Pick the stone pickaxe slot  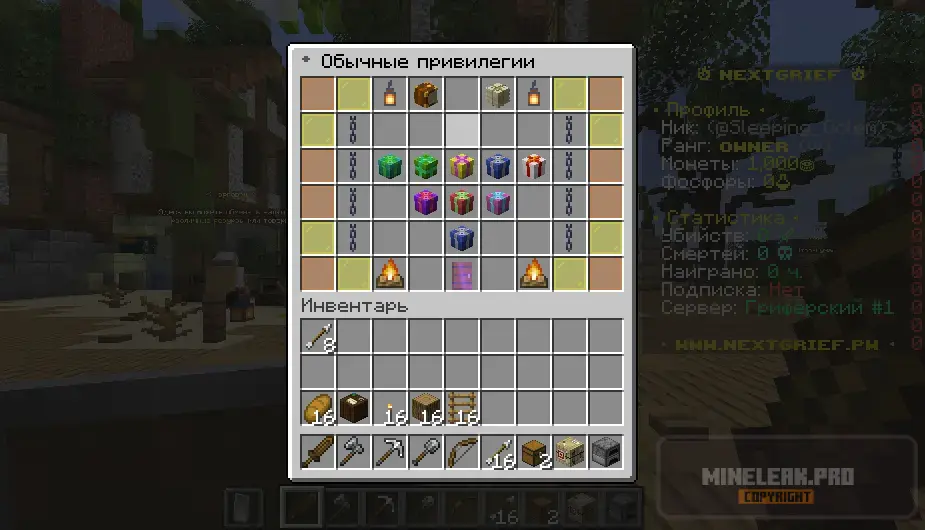[x=390, y=452]
